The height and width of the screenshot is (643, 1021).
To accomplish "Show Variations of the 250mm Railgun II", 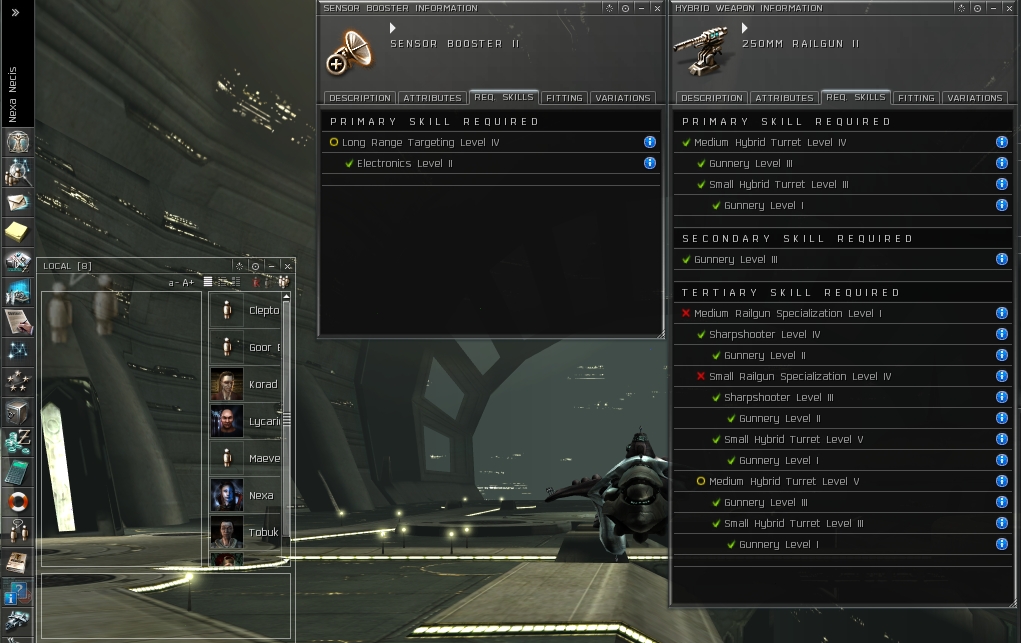I will (x=974, y=98).
